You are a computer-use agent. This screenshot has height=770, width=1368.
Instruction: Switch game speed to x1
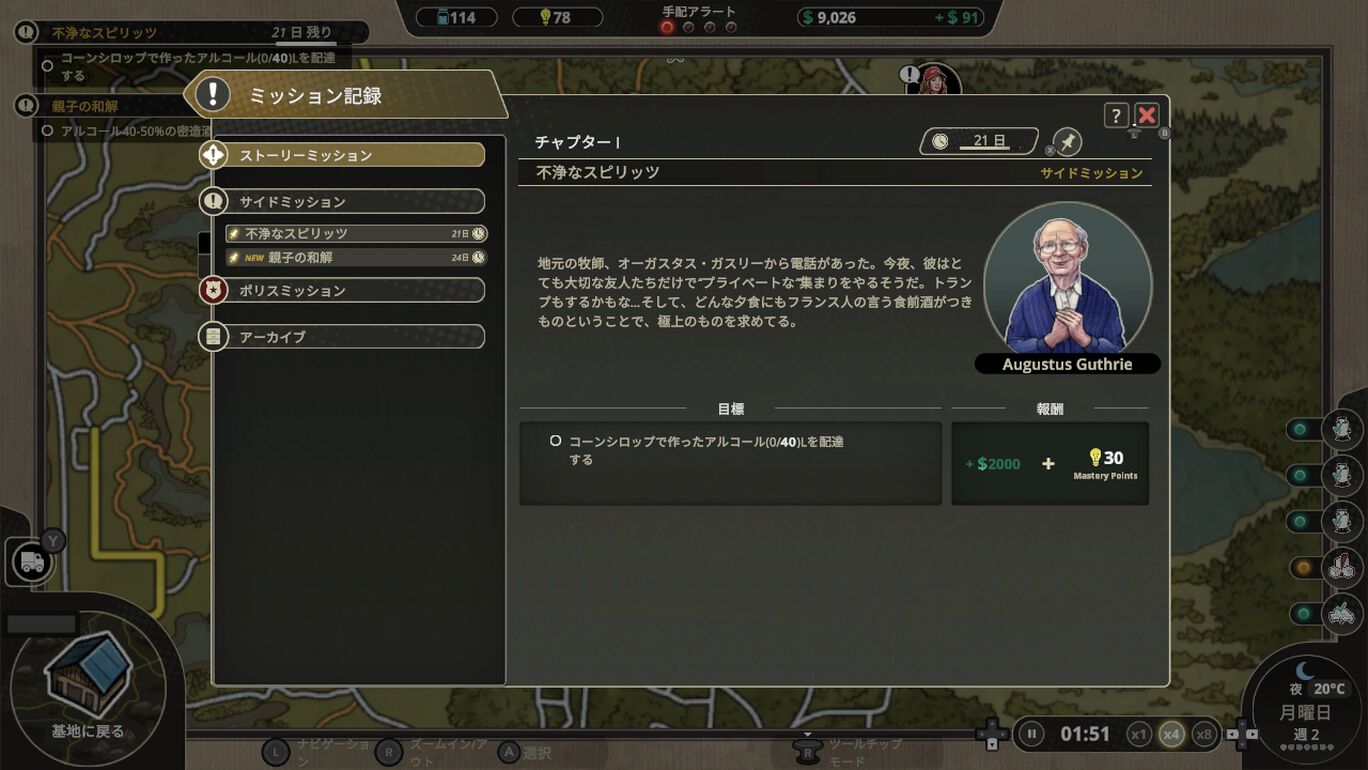coord(1141,733)
